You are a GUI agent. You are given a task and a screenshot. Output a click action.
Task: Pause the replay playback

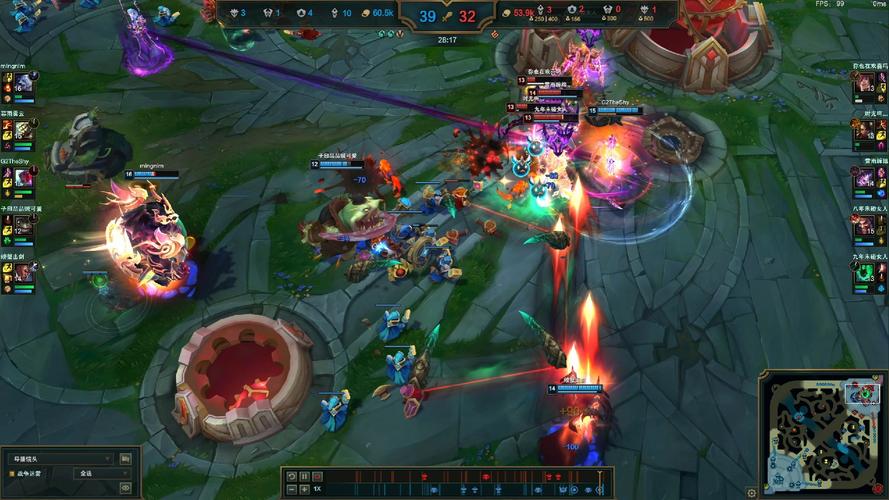[304, 476]
